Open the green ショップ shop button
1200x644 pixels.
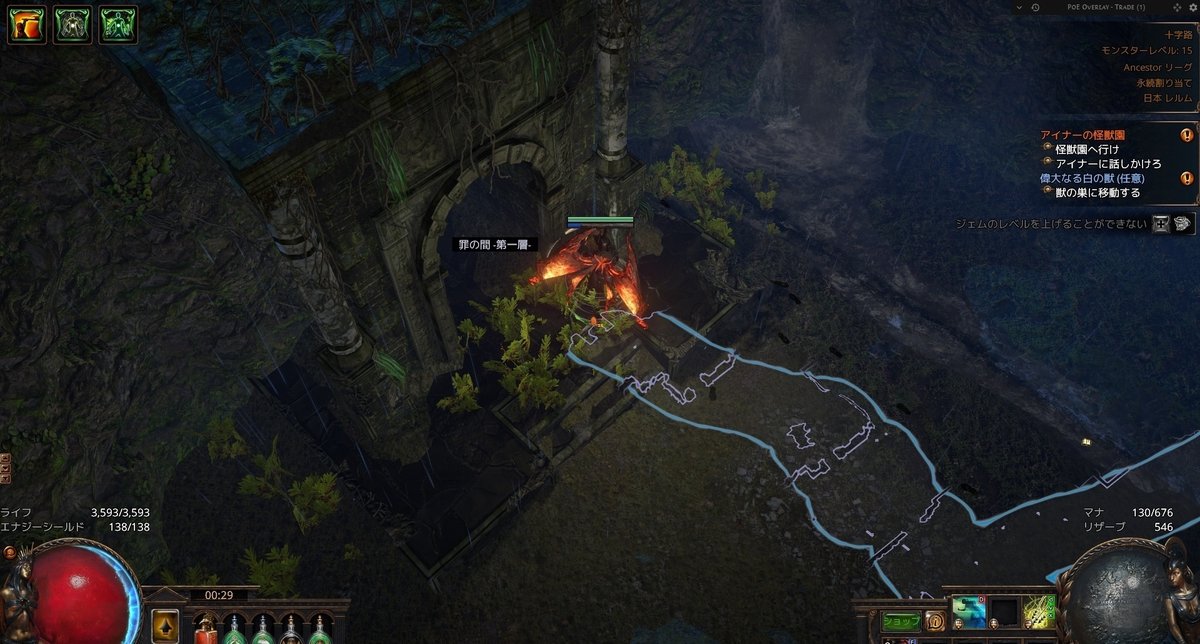(900, 620)
